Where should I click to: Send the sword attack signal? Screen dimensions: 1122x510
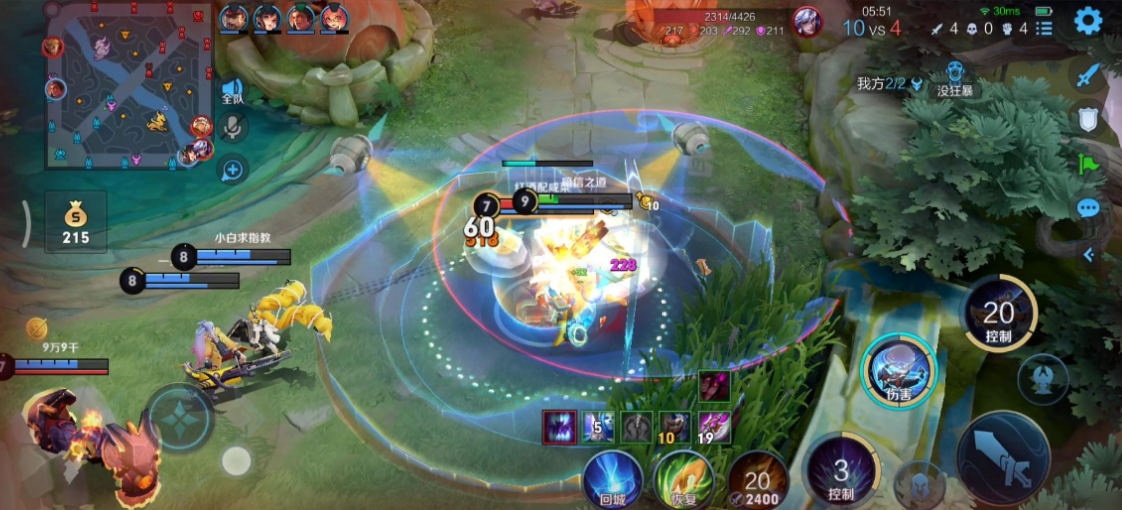pos(1088,75)
